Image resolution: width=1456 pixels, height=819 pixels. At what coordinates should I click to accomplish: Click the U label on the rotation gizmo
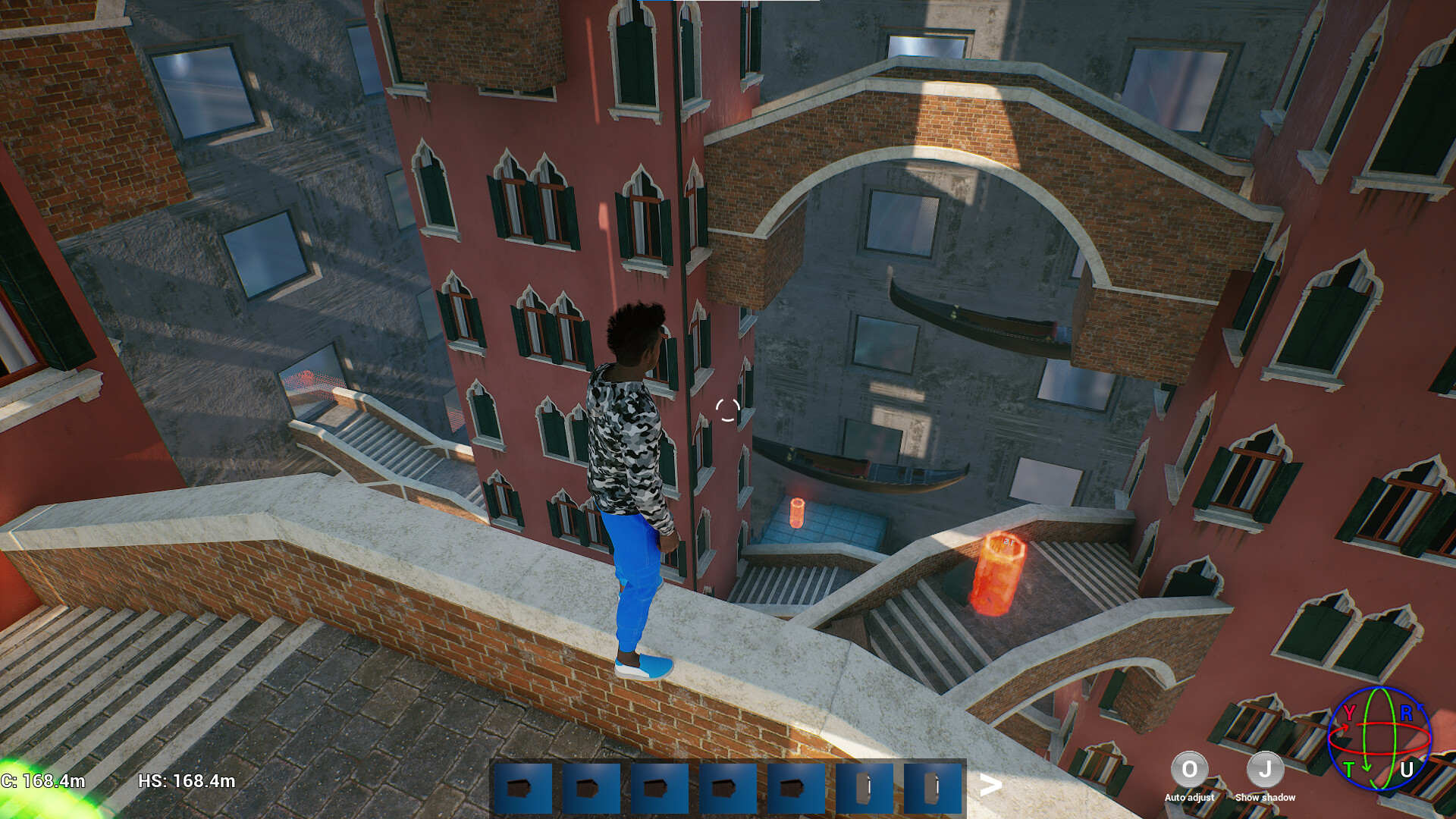click(x=1407, y=768)
